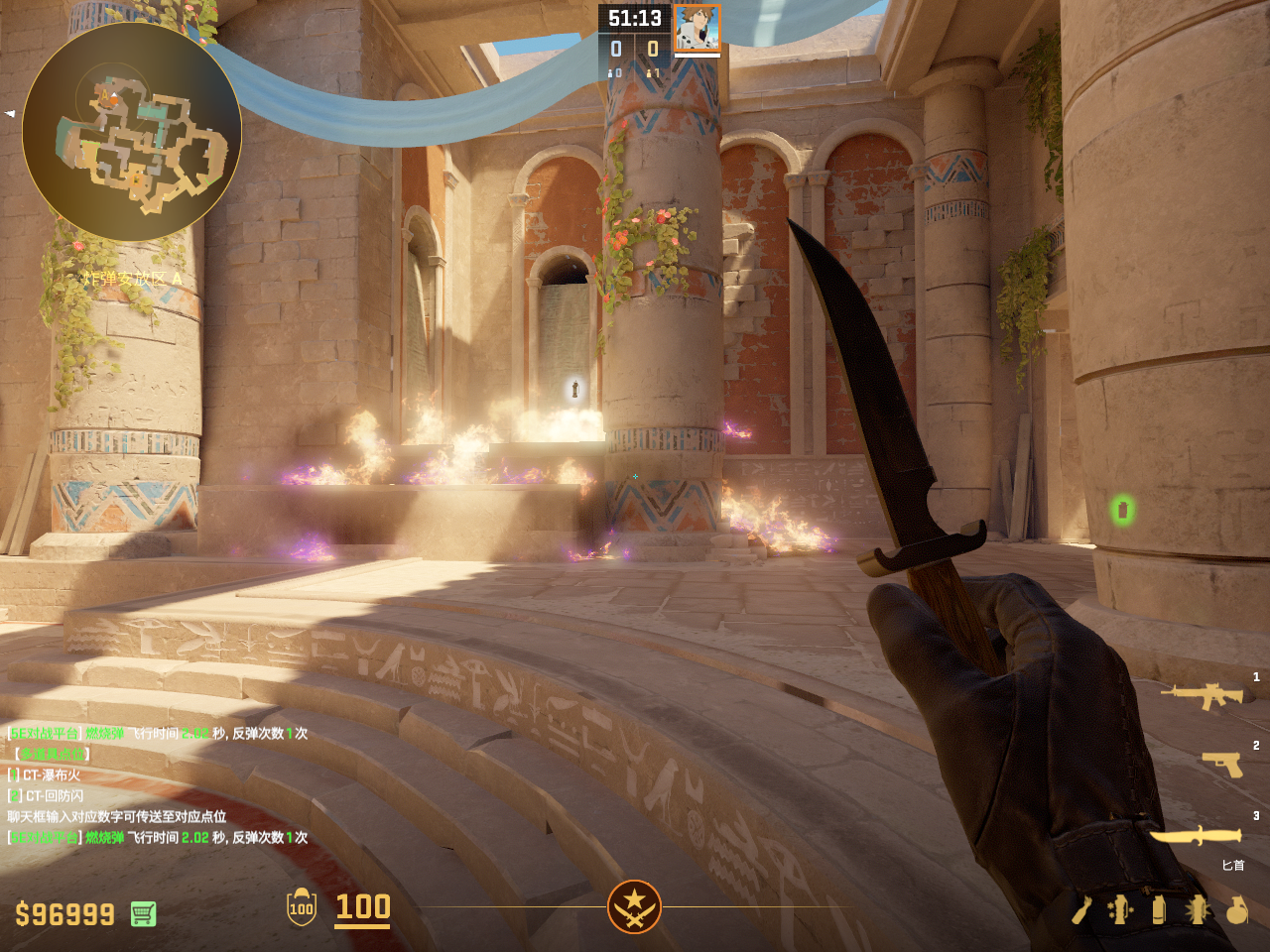Switch to the pistol in slot 2
Image resolution: width=1270 pixels, height=952 pixels.
(x=1222, y=764)
